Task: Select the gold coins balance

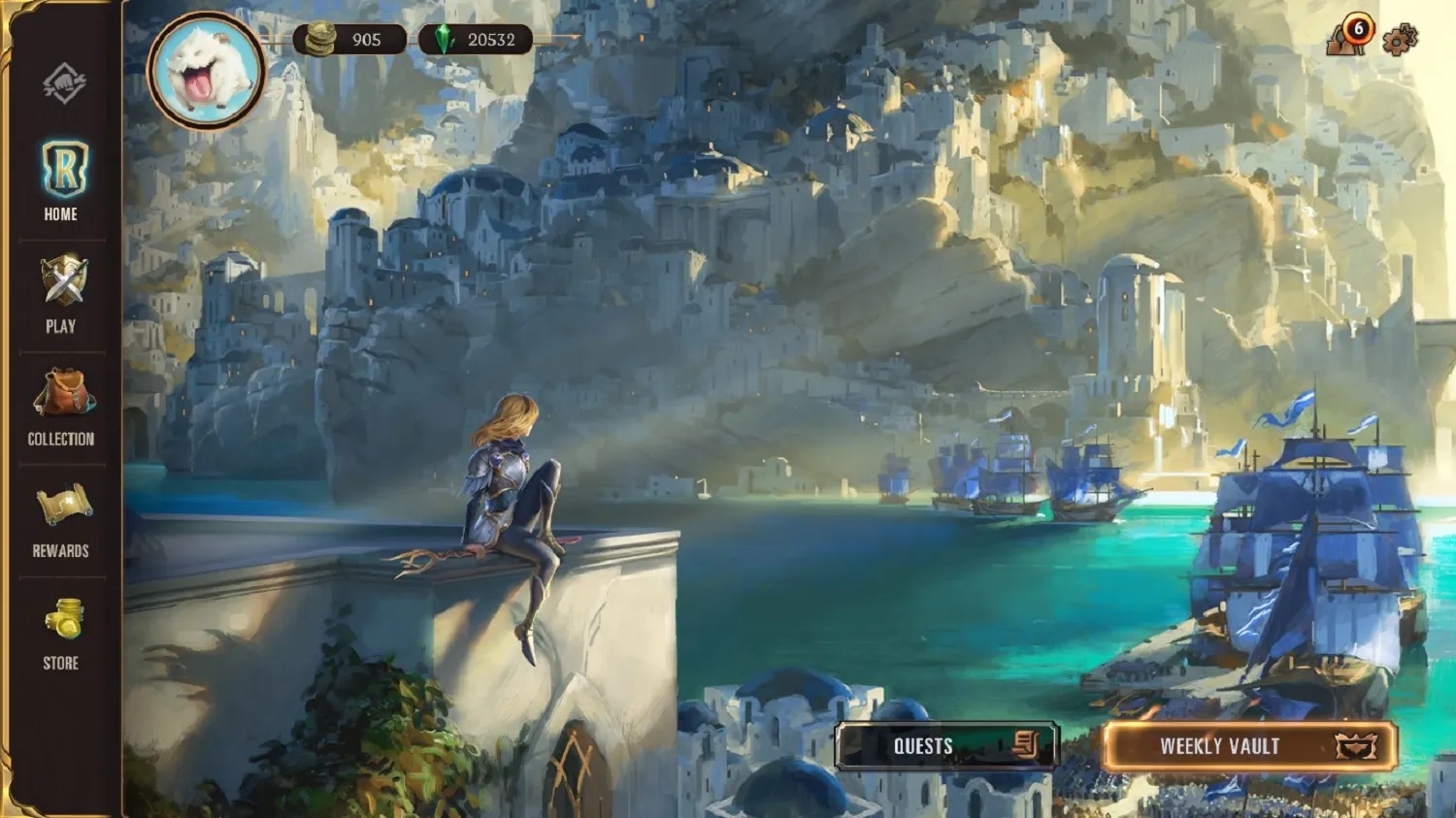Action: 349,40
